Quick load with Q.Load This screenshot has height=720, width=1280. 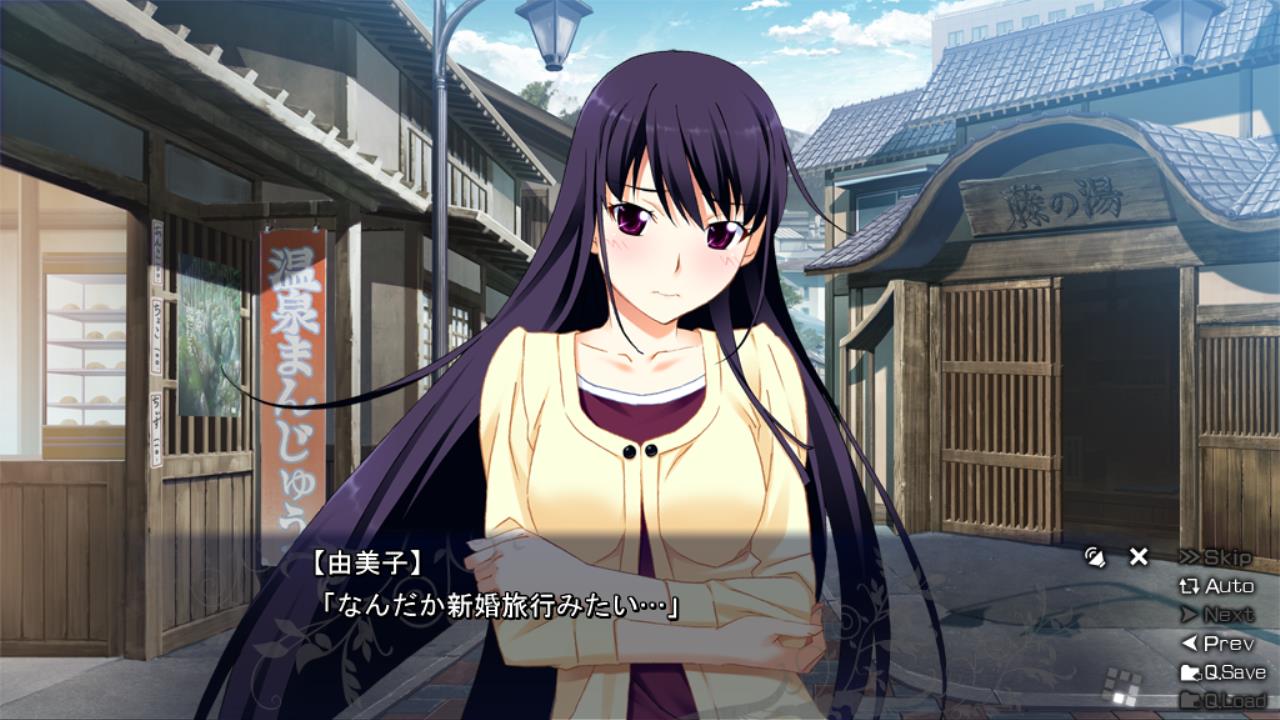click(x=1222, y=700)
